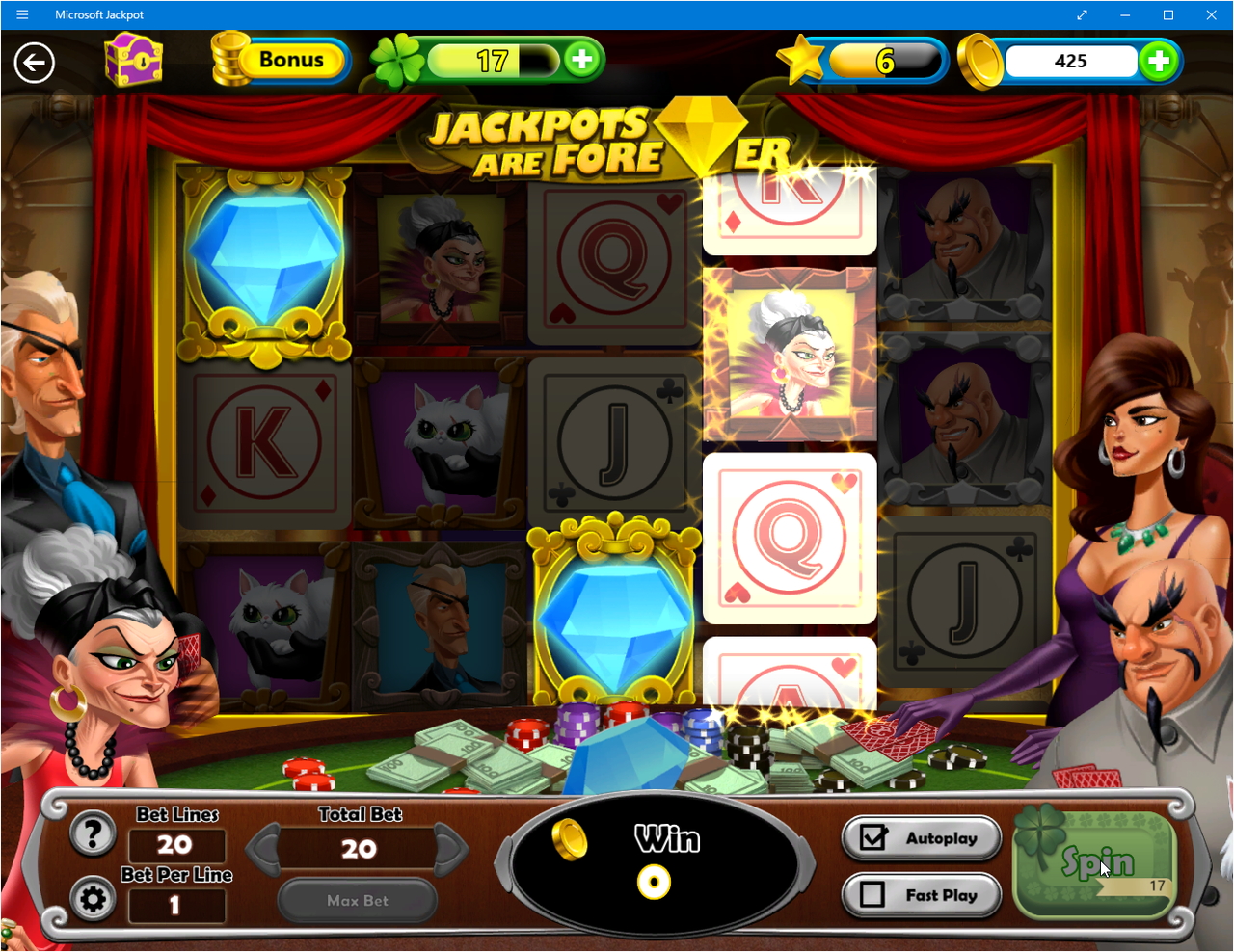Screen dimensions: 1234x952
Task: Click the plus beside the clover meter
Action: pyautogui.click(x=581, y=60)
